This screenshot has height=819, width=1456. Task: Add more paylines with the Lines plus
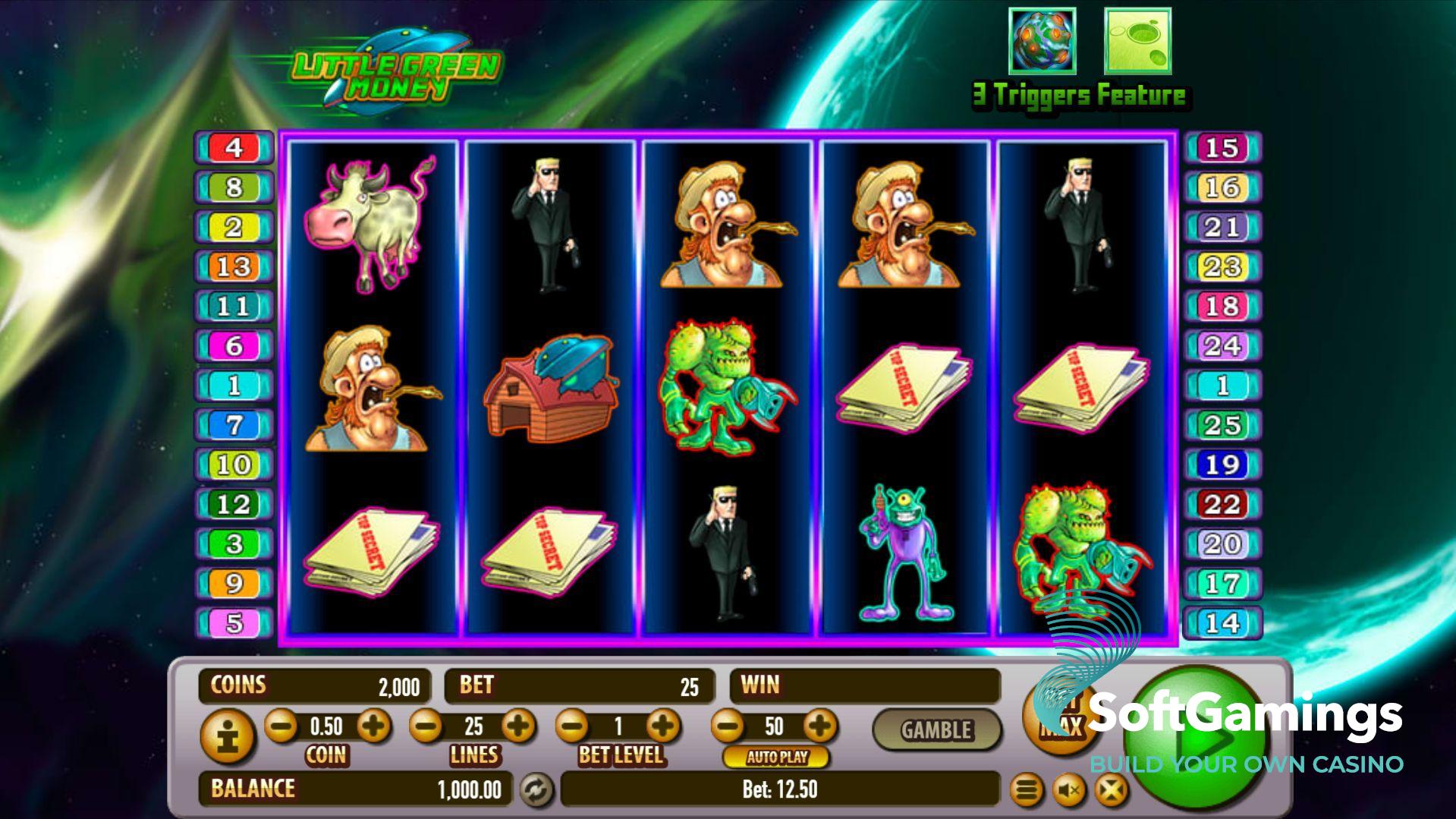[519, 727]
